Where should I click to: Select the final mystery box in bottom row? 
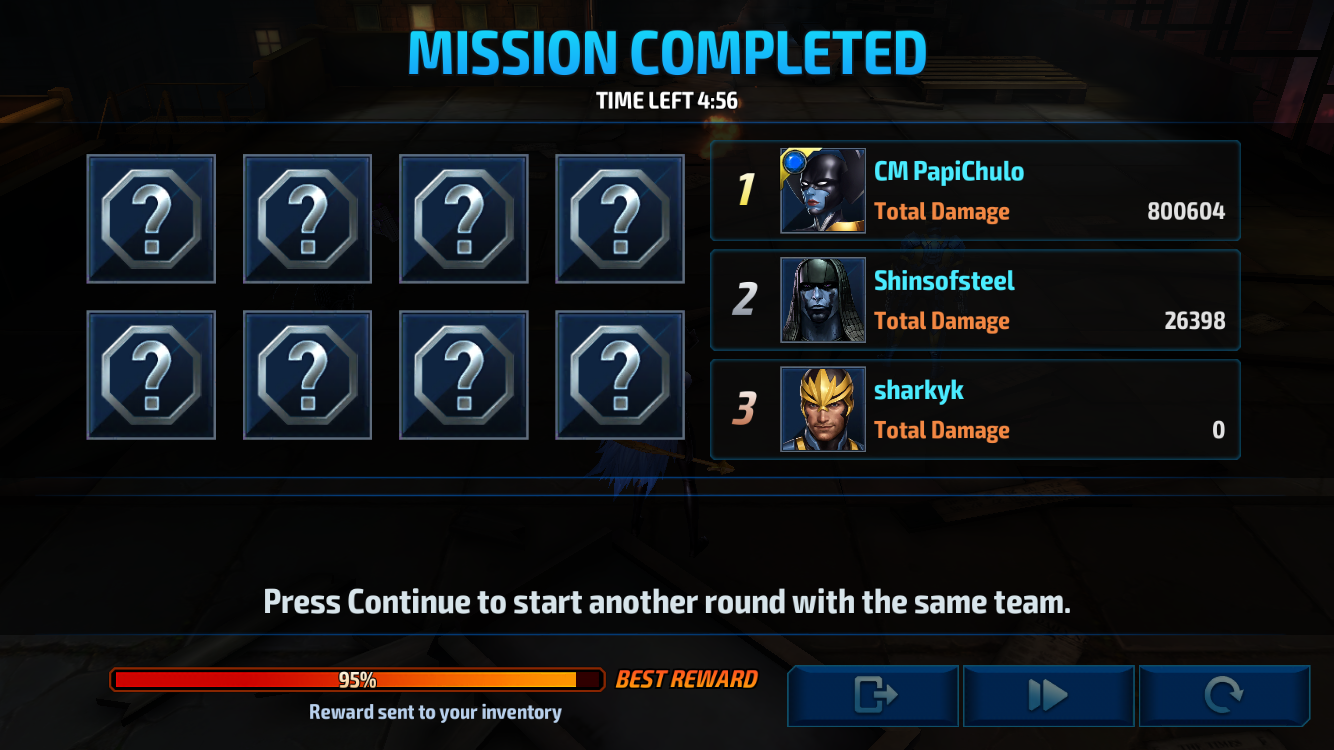(619, 373)
